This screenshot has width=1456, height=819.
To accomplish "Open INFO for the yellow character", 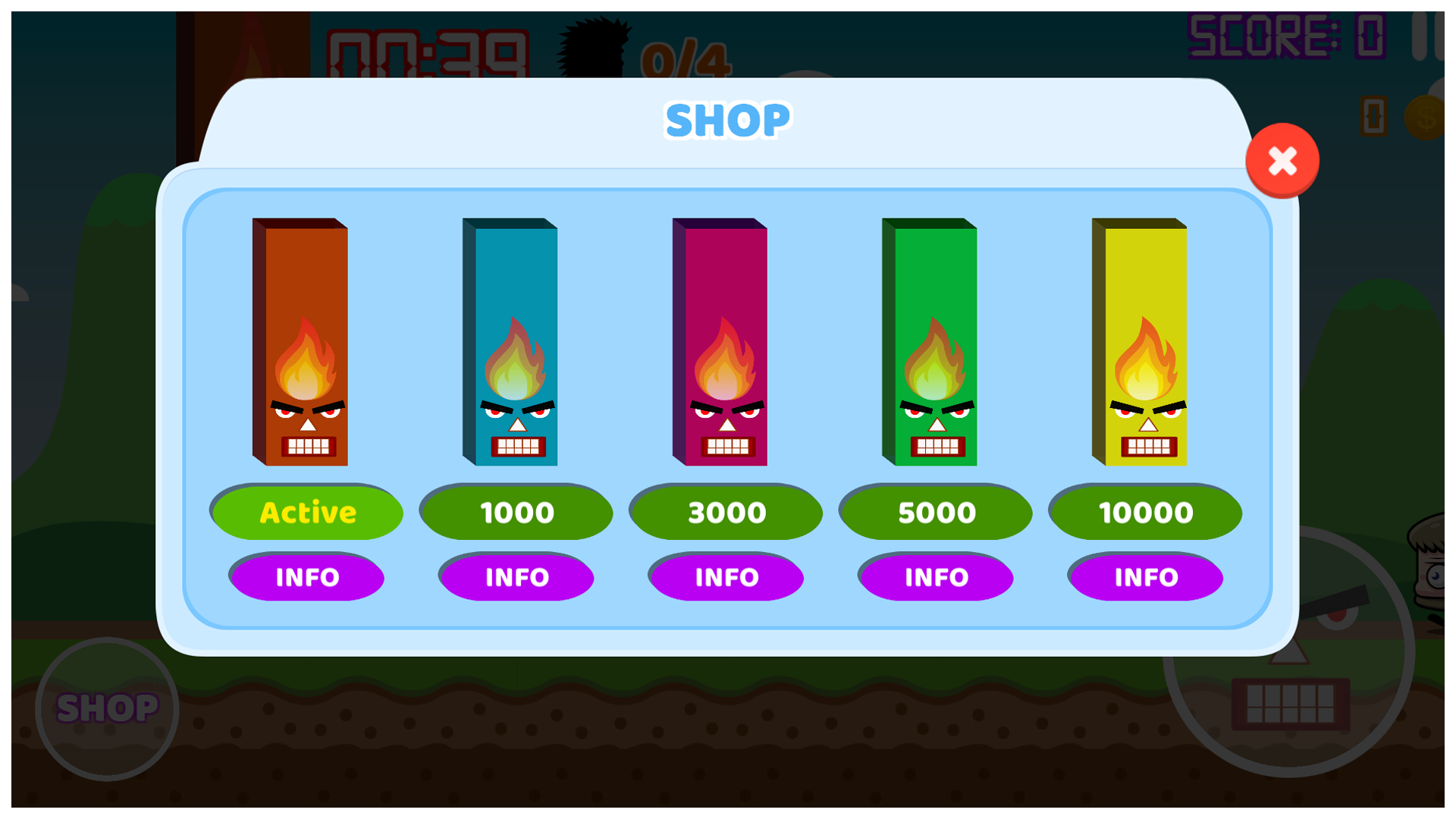I will 1145,577.
